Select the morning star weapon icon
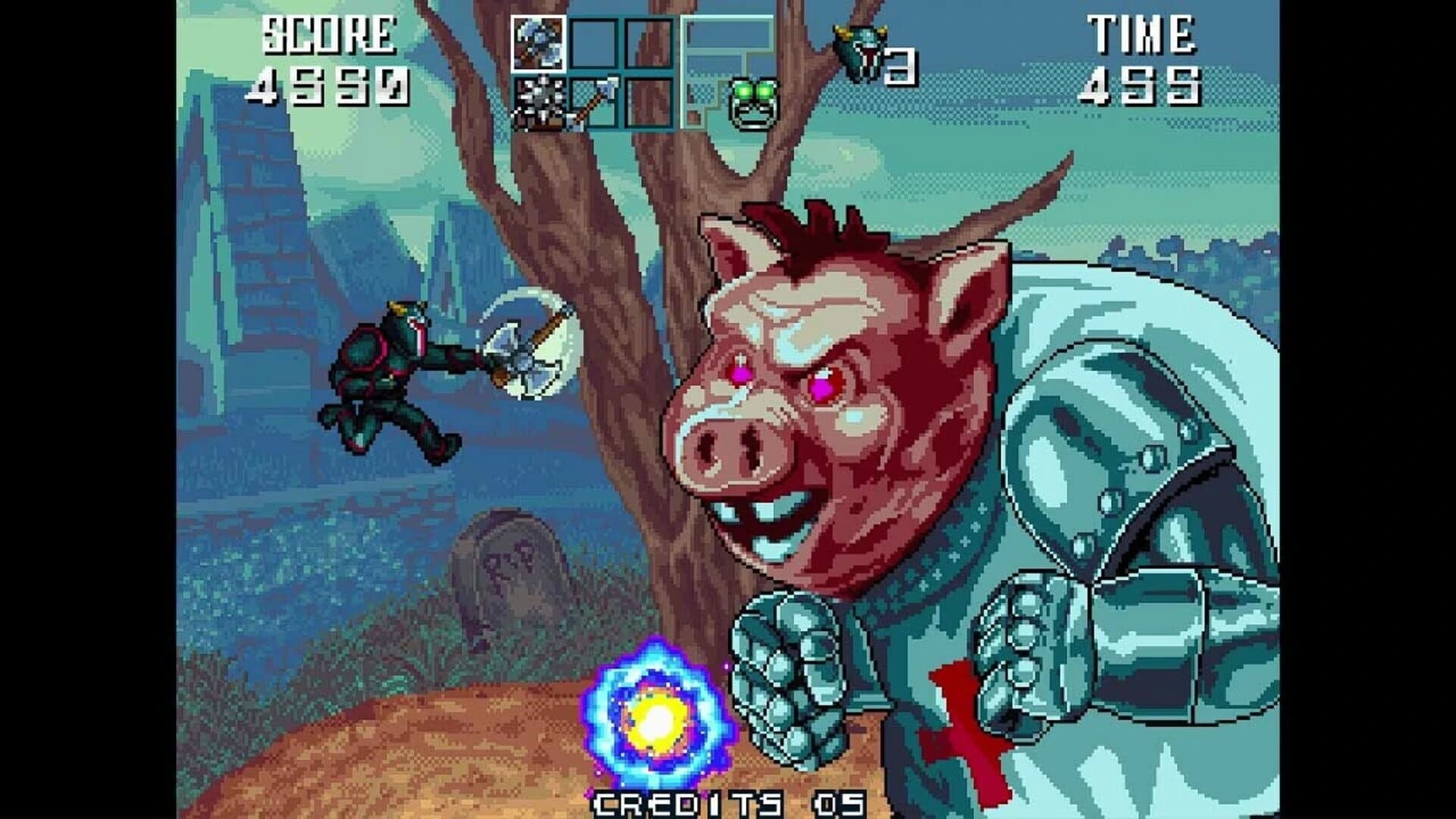The image size is (1456, 819). 538,102
